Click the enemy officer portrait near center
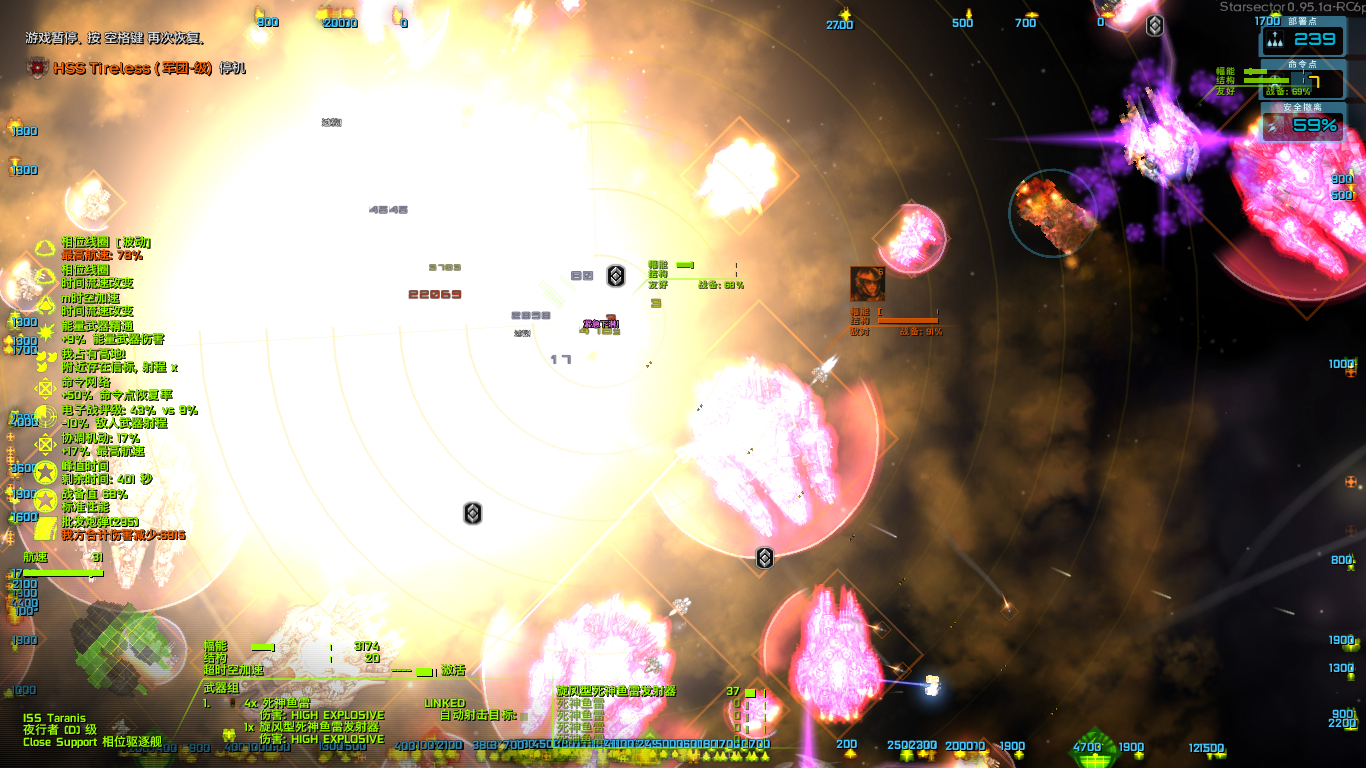 click(x=866, y=285)
